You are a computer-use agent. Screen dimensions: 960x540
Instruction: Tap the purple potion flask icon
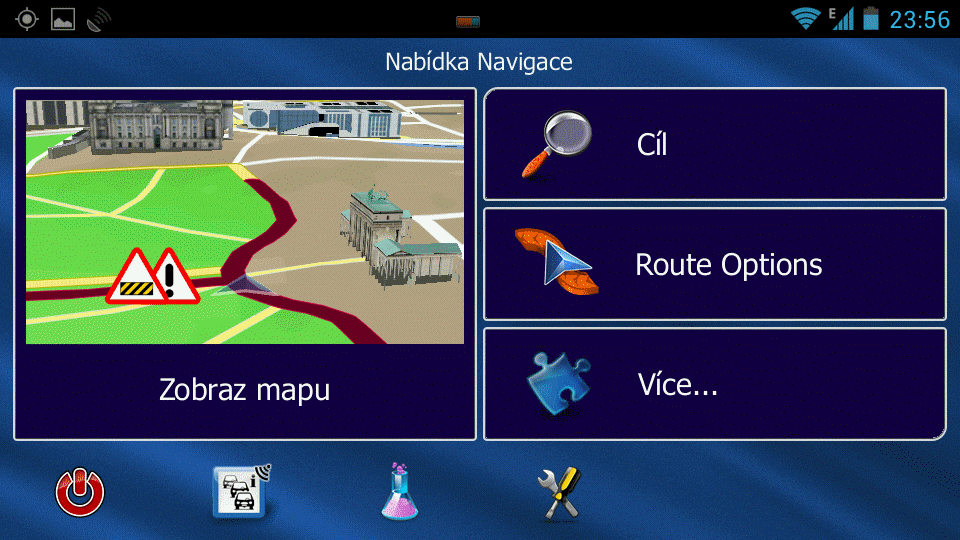point(399,492)
